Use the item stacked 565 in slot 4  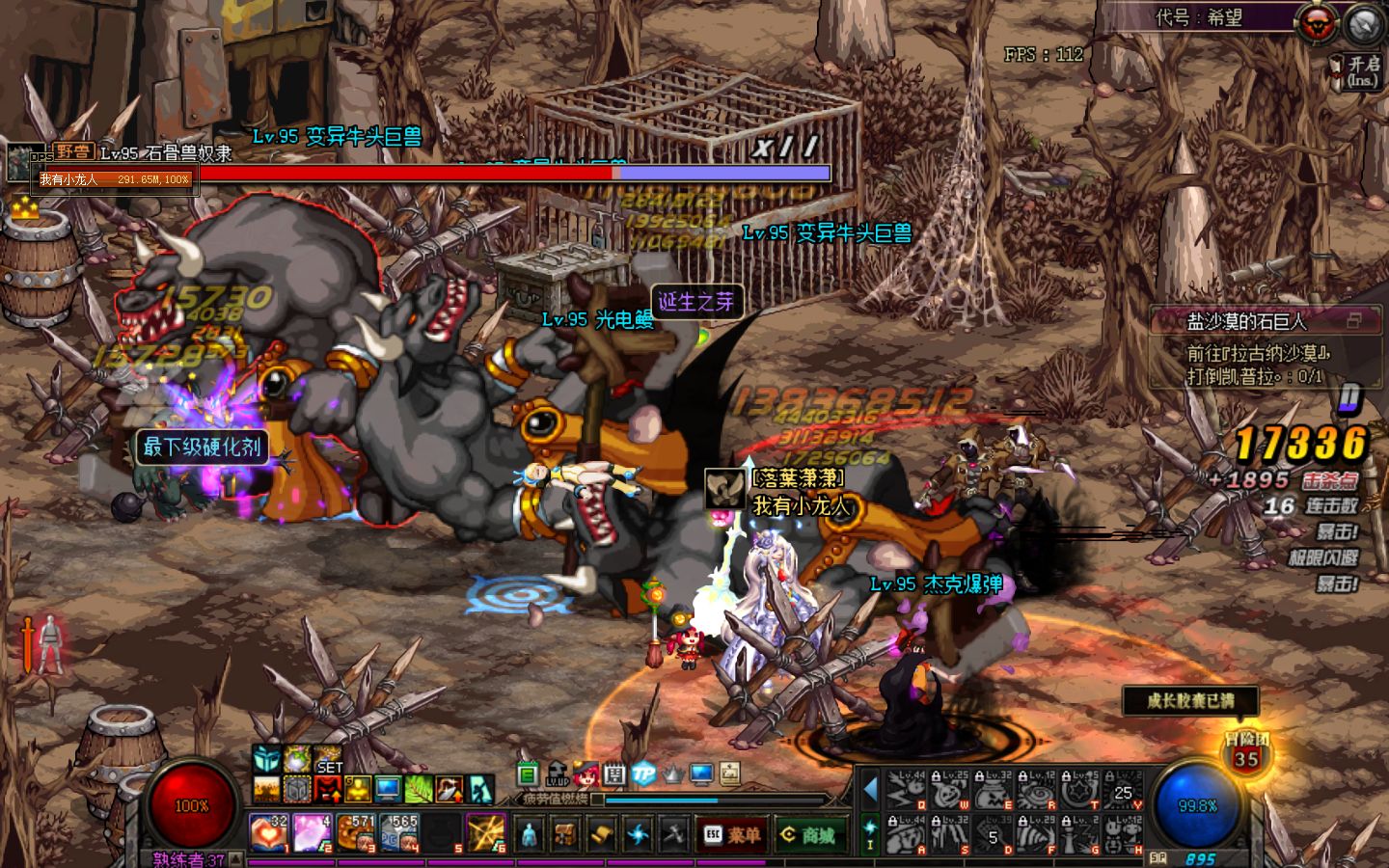click(398, 832)
